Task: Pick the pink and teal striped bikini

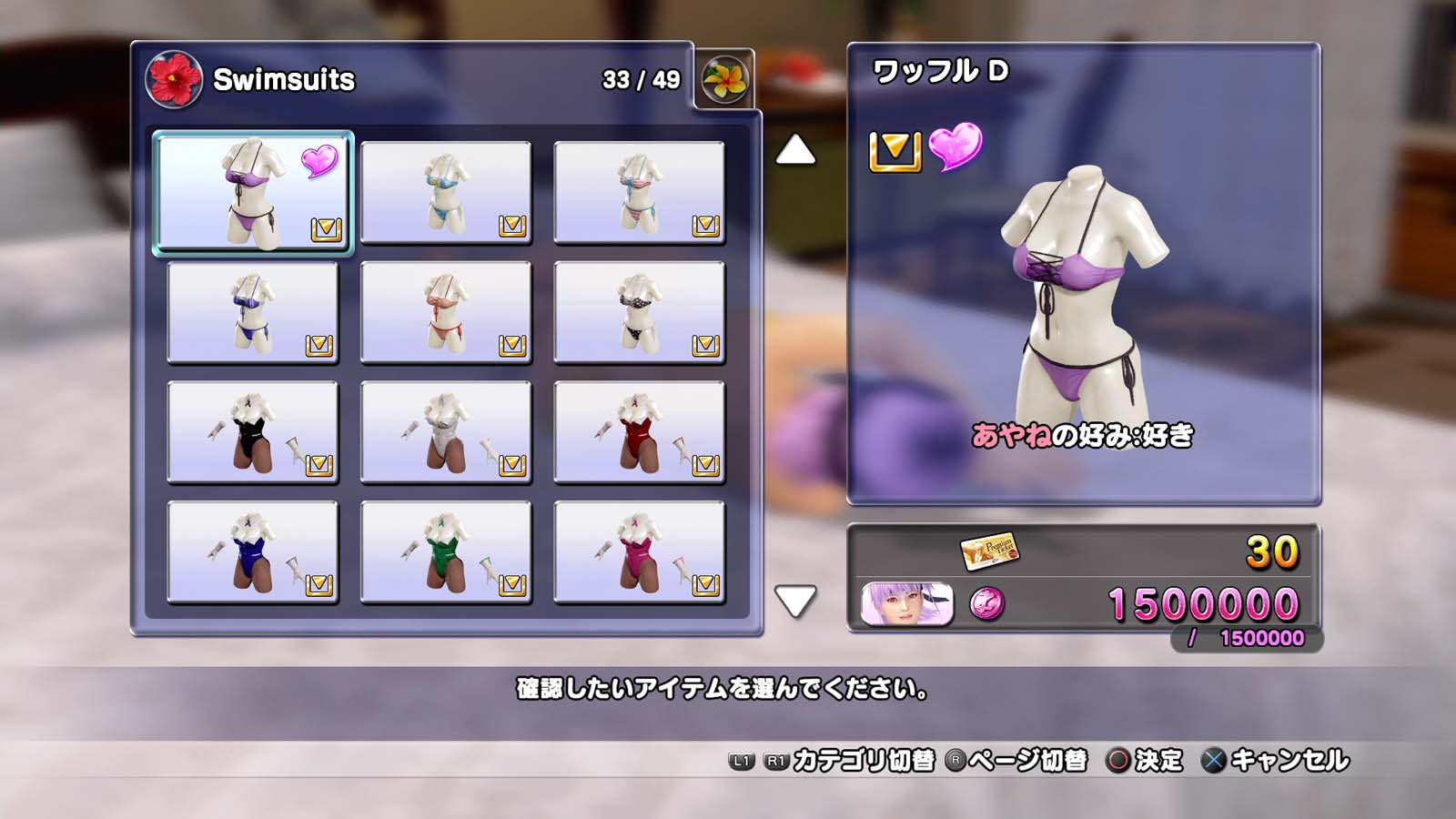Action: 639,192
